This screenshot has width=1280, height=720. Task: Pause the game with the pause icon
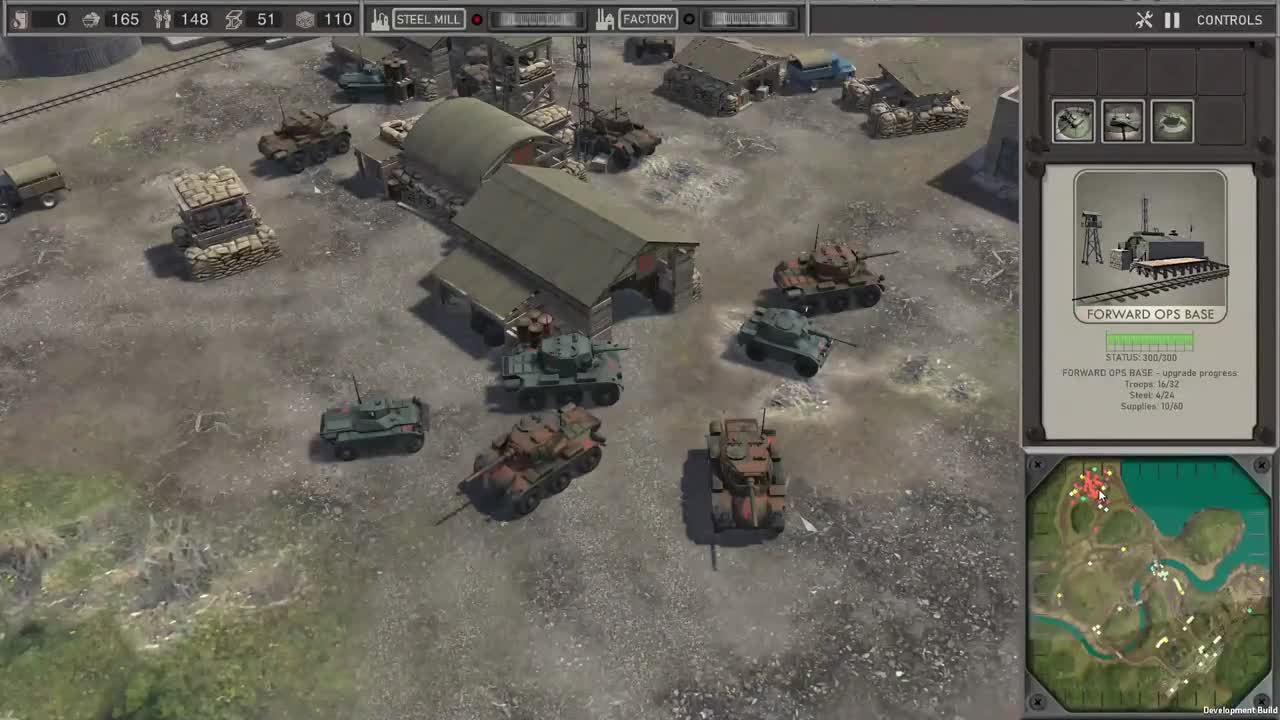(x=1172, y=19)
